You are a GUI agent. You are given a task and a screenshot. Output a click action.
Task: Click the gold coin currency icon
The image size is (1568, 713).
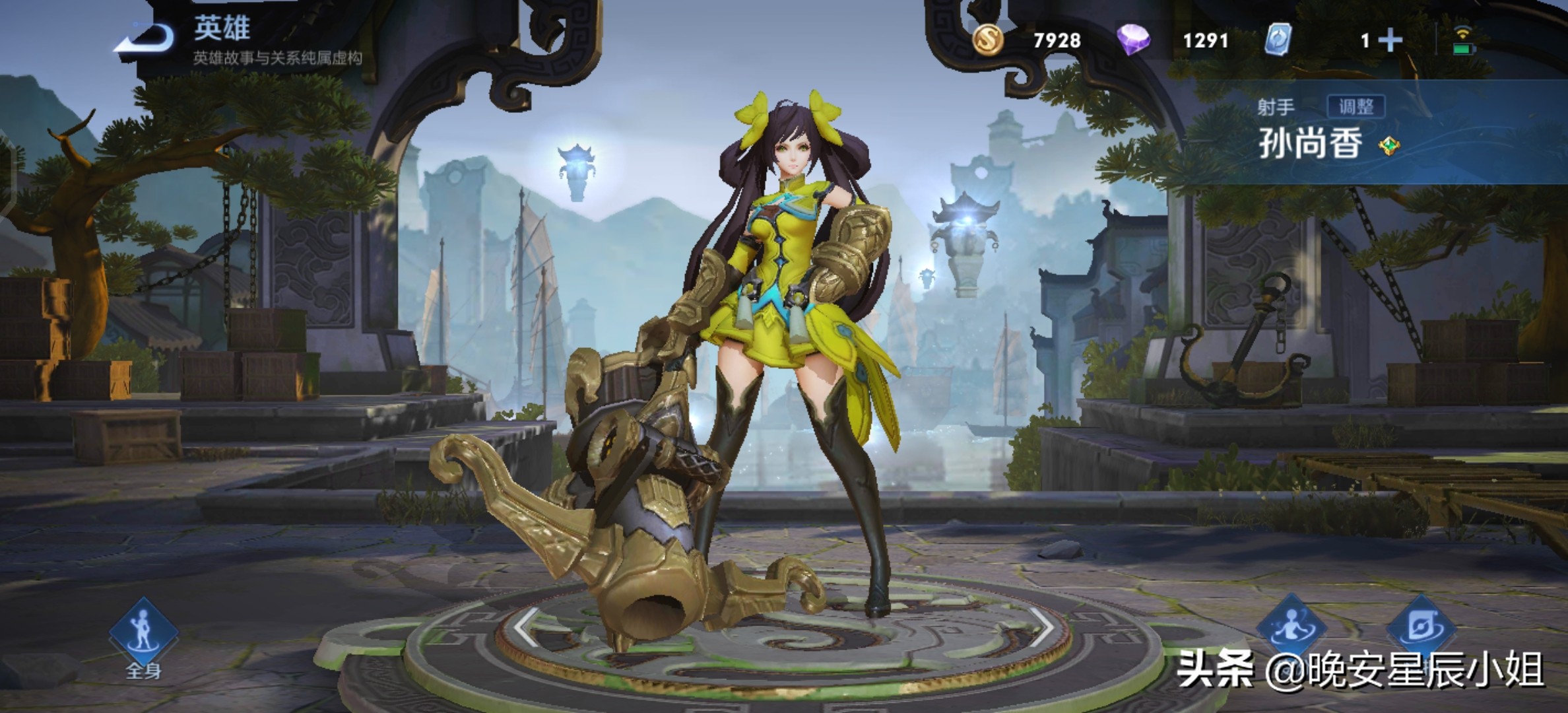pos(988,40)
